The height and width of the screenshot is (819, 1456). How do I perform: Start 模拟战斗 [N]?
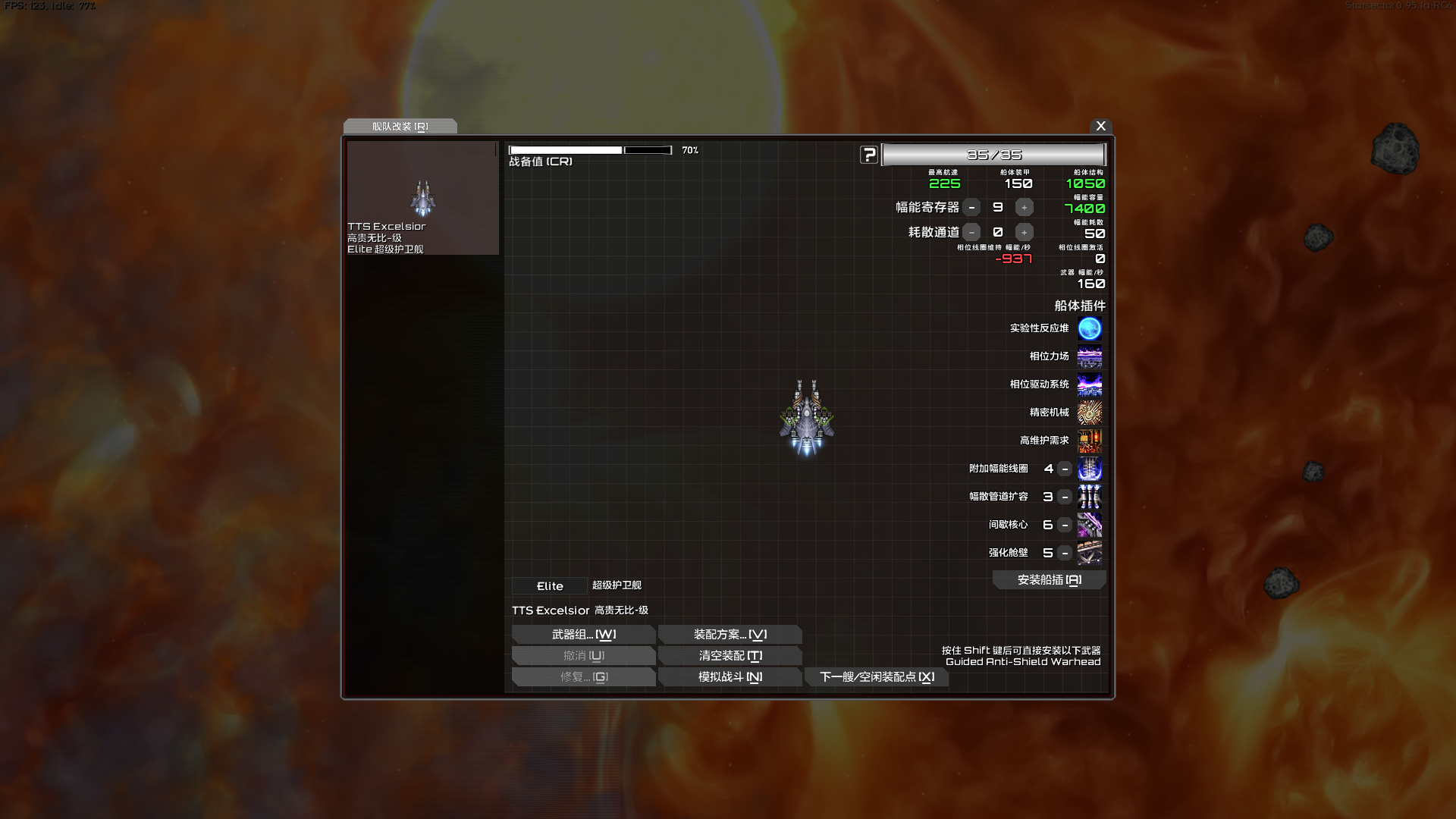point(730,676)
